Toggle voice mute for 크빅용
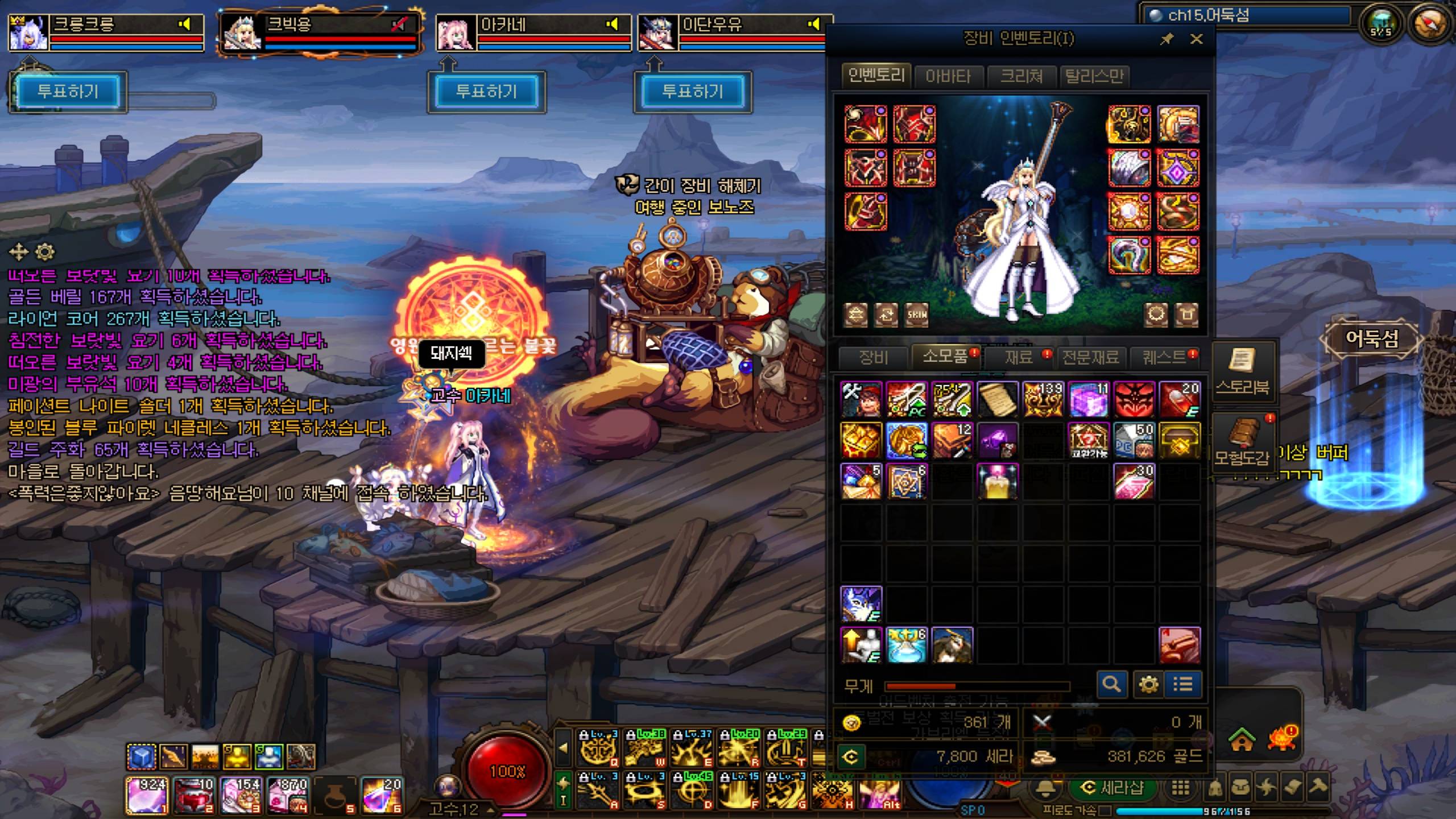The image size is (1456, 819). 400,24
